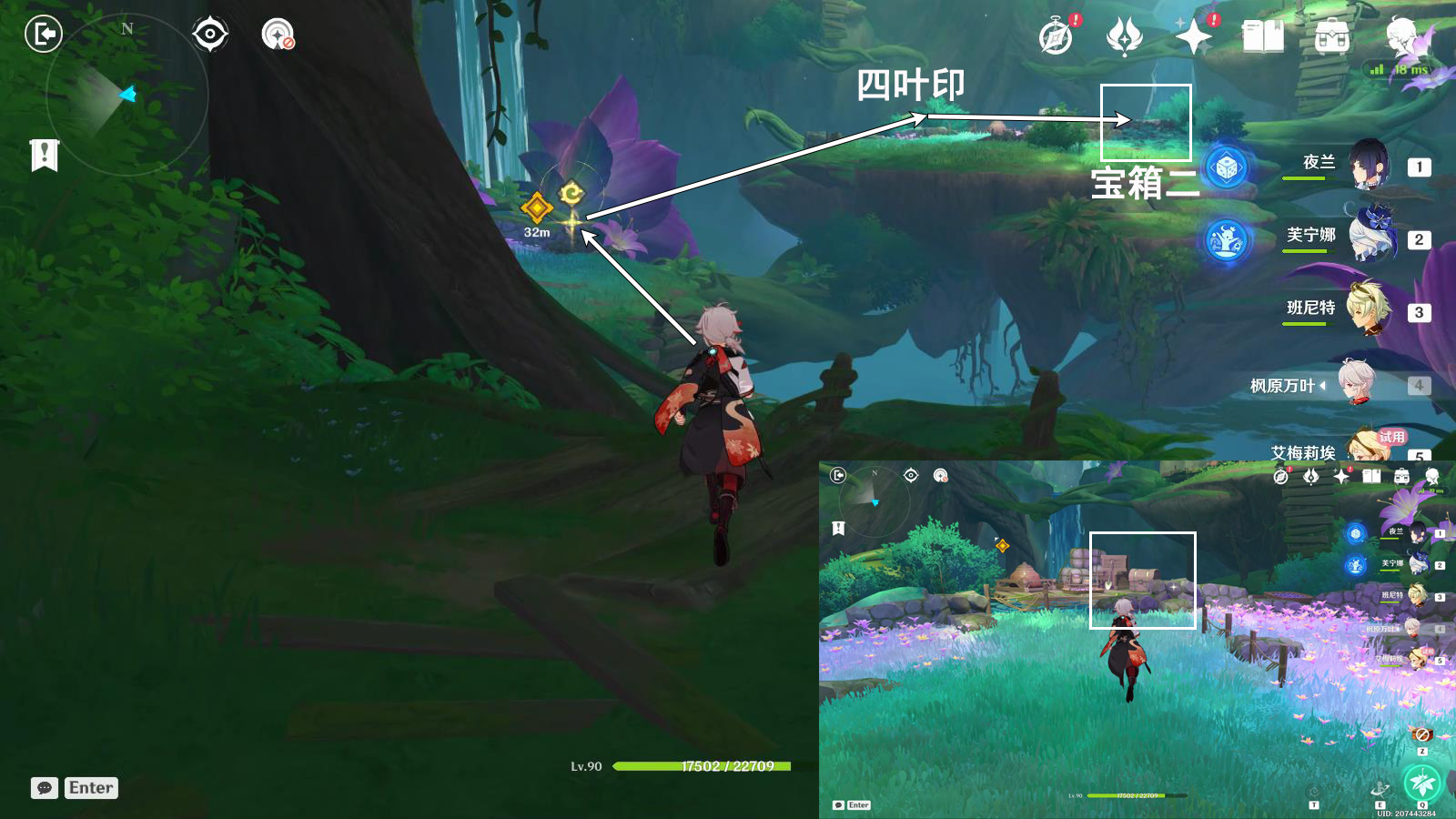Screen dimensions: 1456x819
Task: Open the large Paimon menu icon
Action: (x=1404, y=37)
